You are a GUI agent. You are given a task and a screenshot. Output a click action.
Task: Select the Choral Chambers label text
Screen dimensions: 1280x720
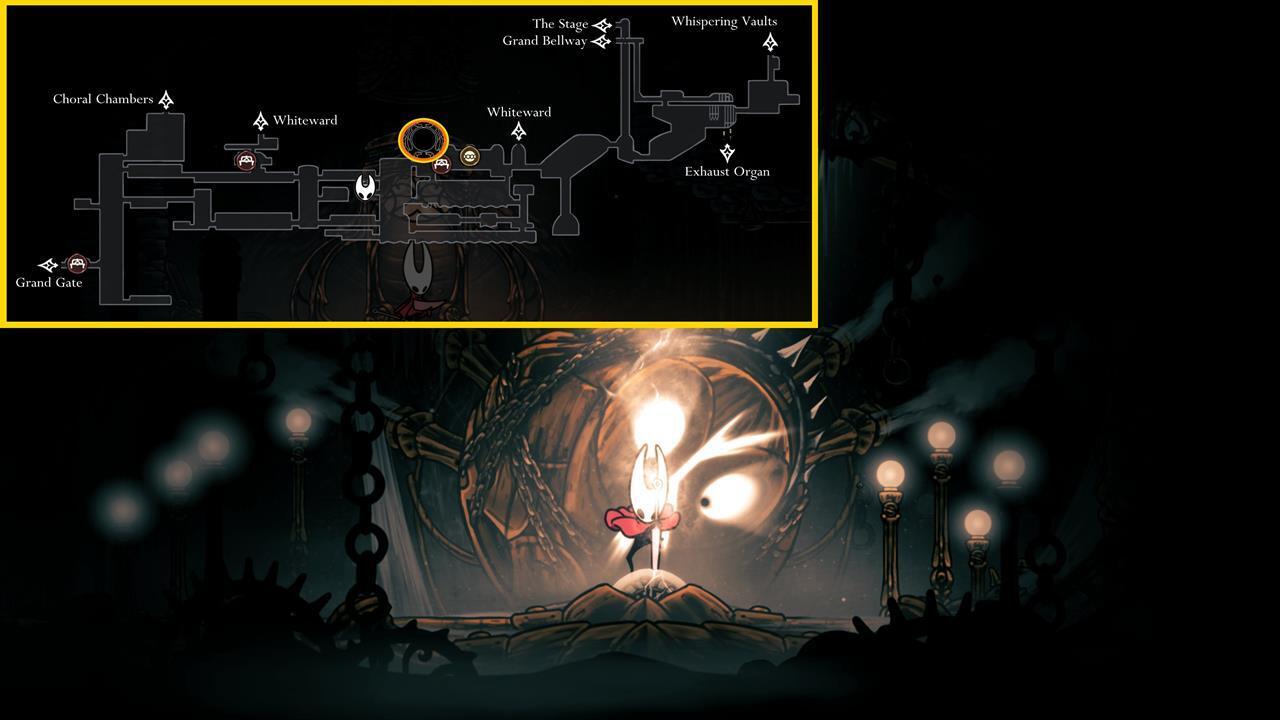pos(104,99)
